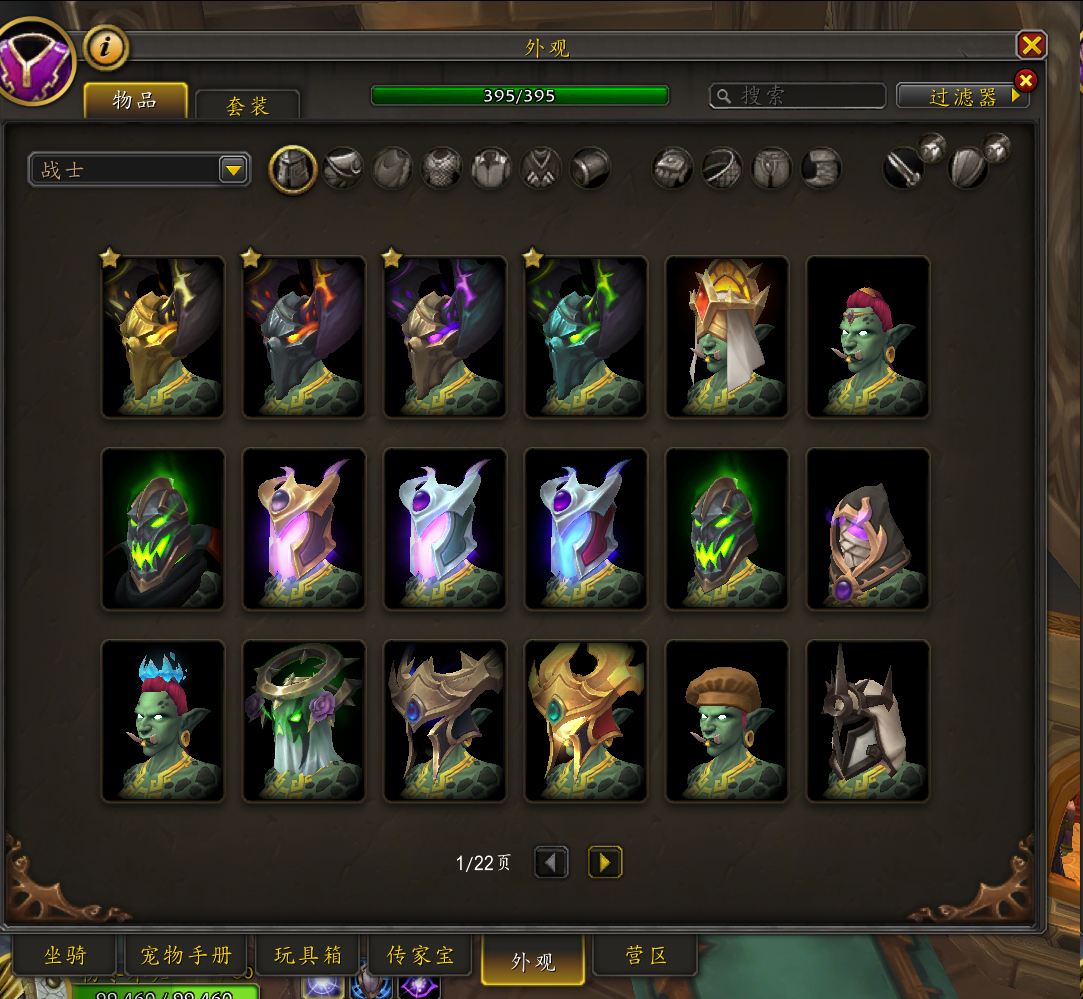This screenshot has width=1083, height=999.
Task: Select the gold crown with white veil
Action: coord(727,337)
